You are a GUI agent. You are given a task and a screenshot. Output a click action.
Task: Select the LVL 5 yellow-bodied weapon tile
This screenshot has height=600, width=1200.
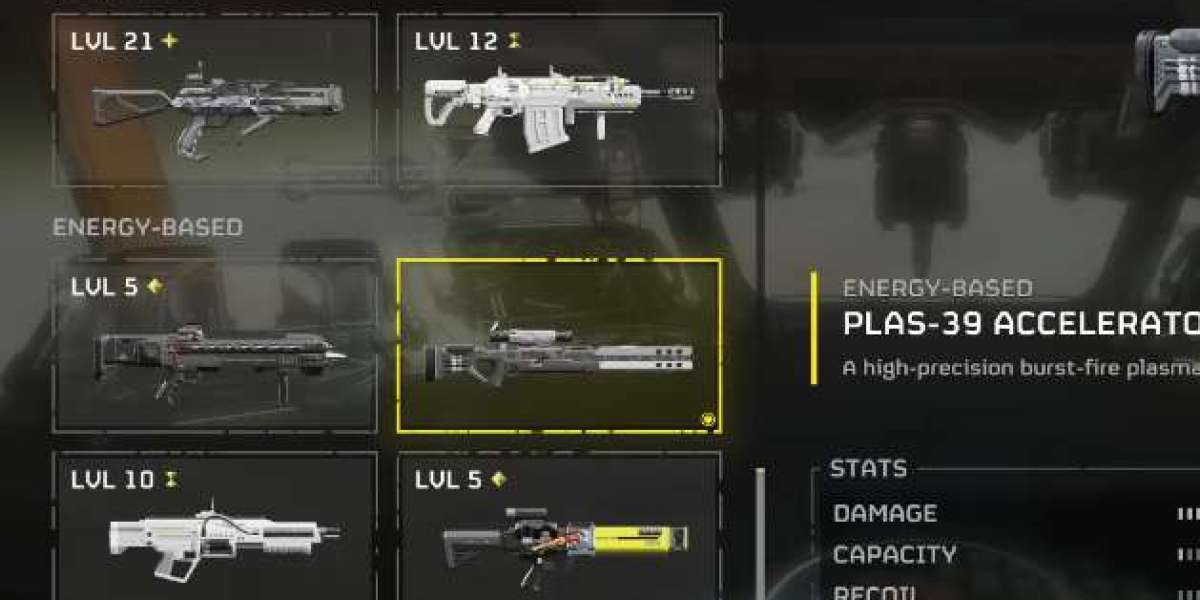(558, 528)
